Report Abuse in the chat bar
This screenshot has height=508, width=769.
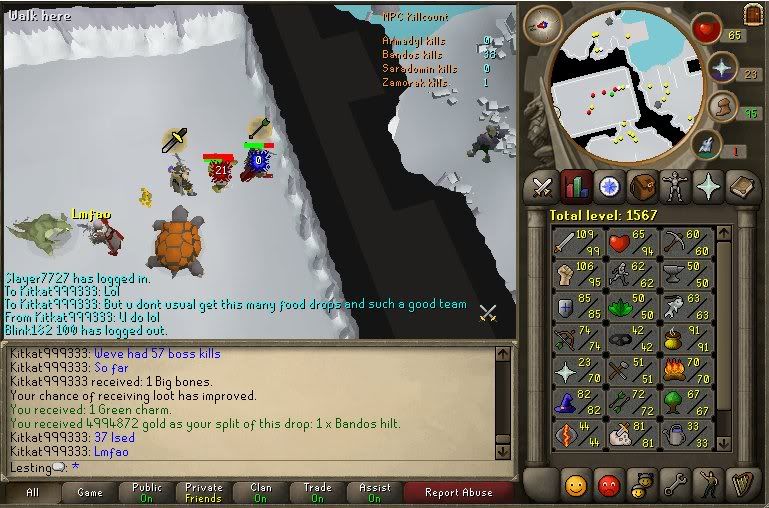457,492
